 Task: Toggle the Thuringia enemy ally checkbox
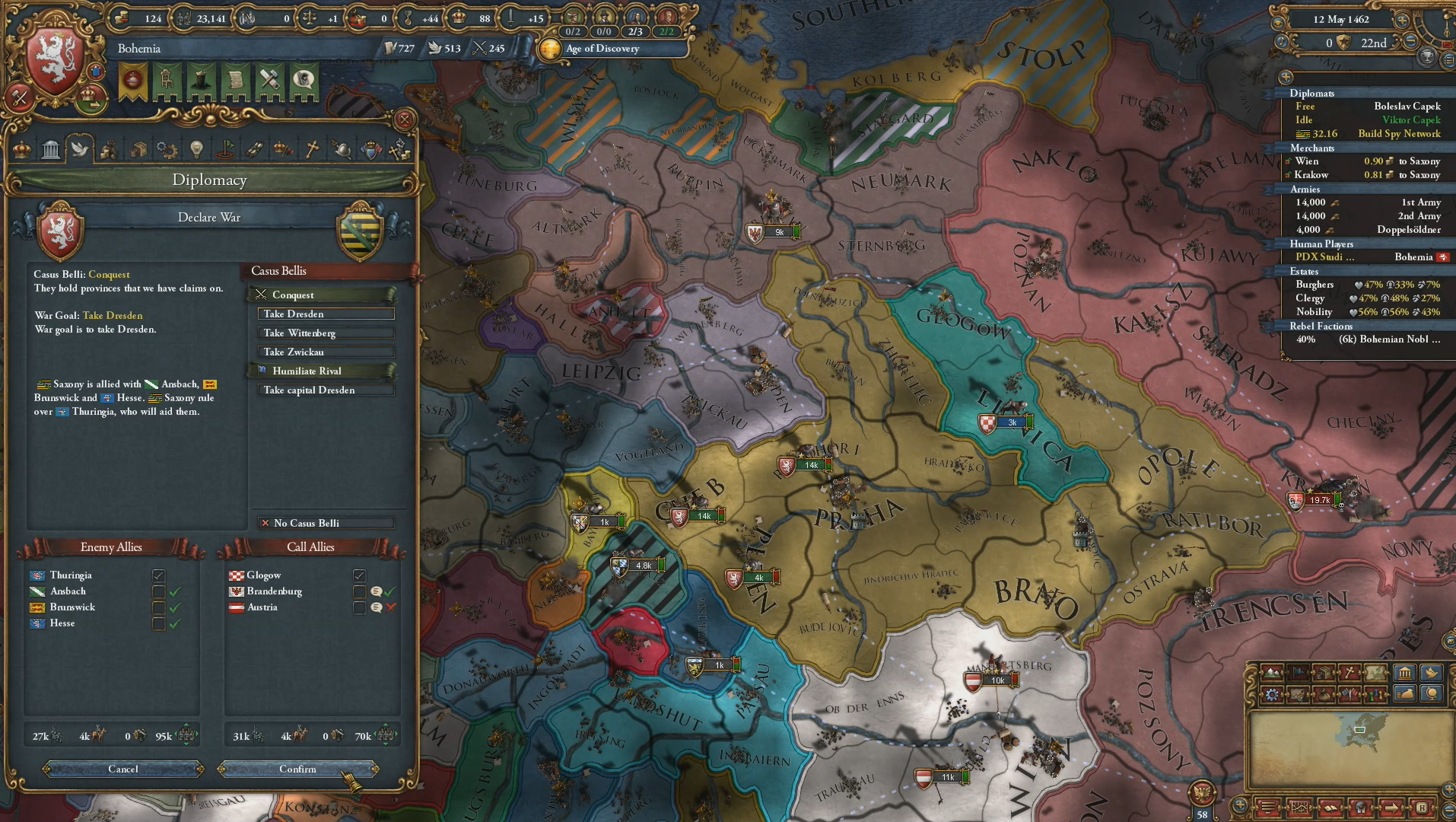(158, 576)
